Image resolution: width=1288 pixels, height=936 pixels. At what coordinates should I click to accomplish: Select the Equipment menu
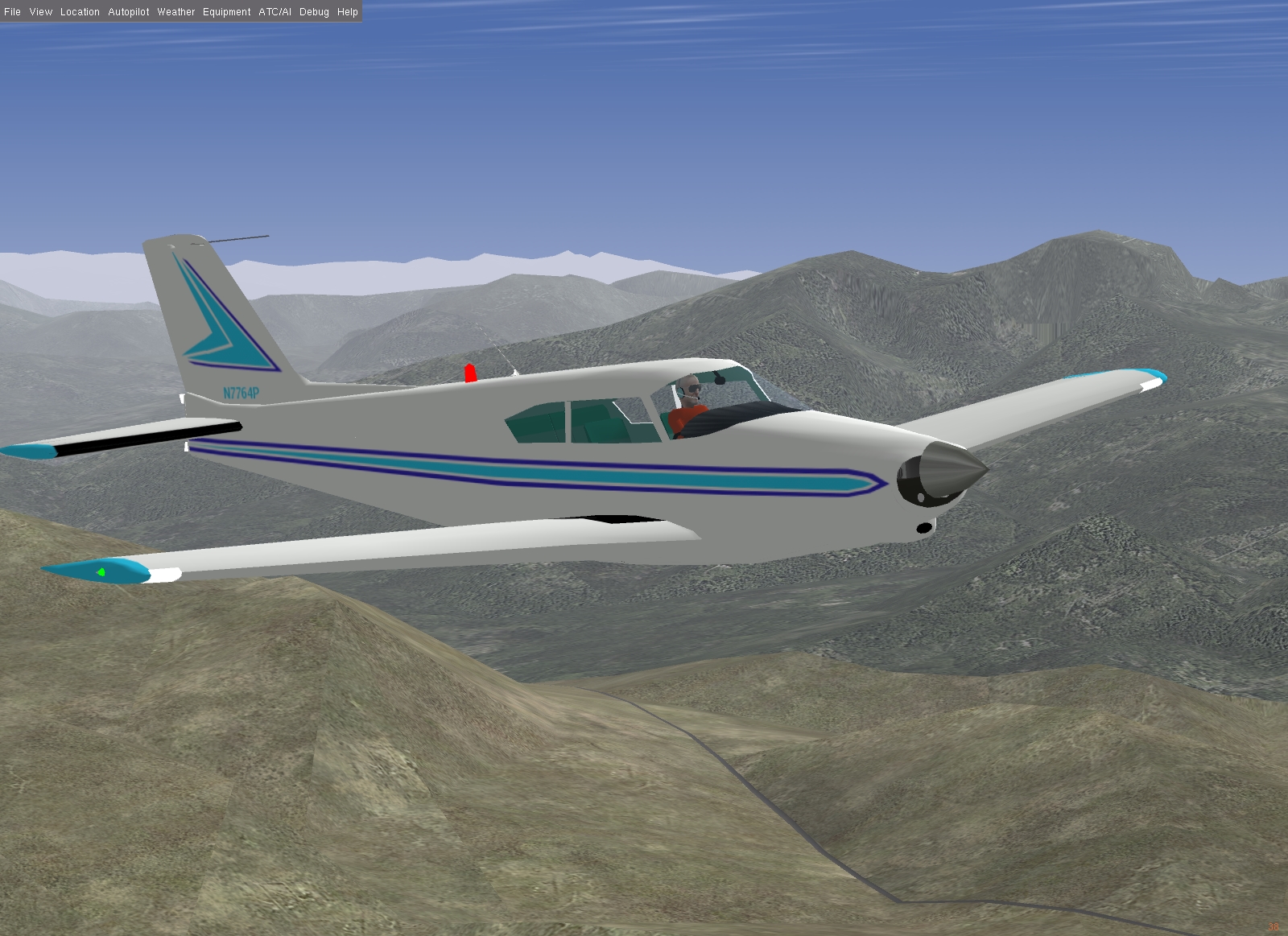[x=227, y=12]
